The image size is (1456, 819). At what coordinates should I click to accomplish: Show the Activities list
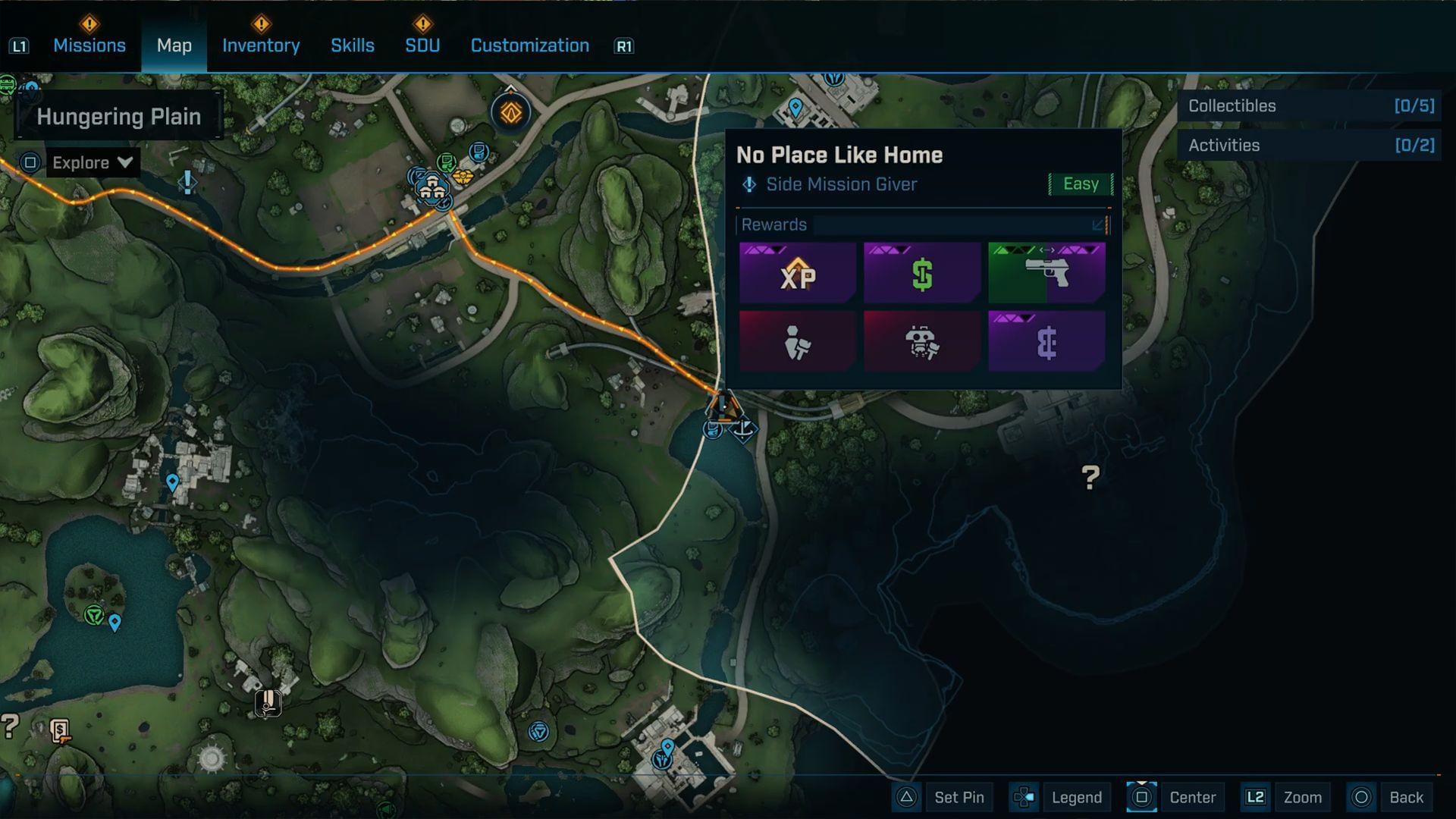(x=1310, y=146)
